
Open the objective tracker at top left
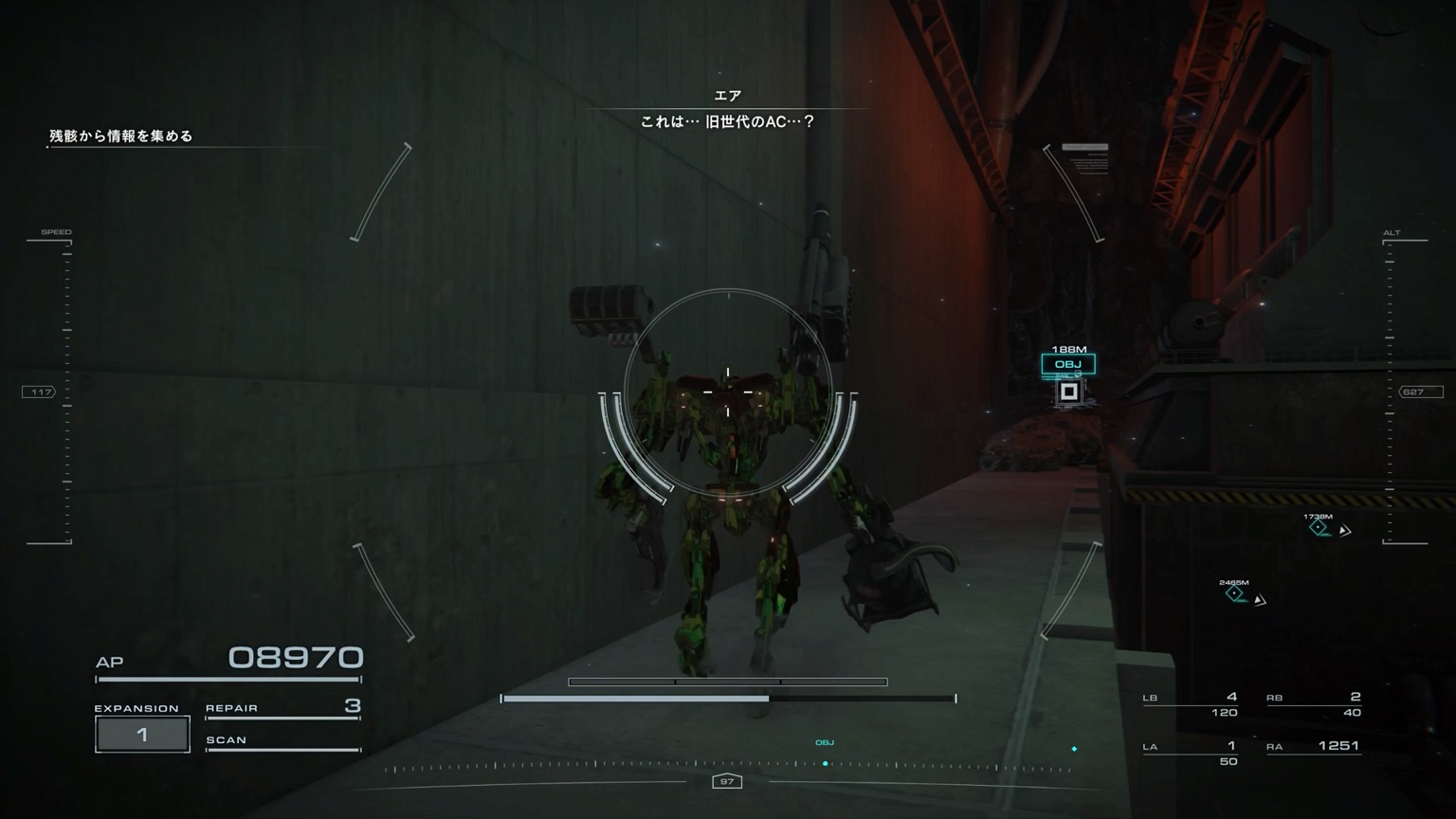(121, 136)
